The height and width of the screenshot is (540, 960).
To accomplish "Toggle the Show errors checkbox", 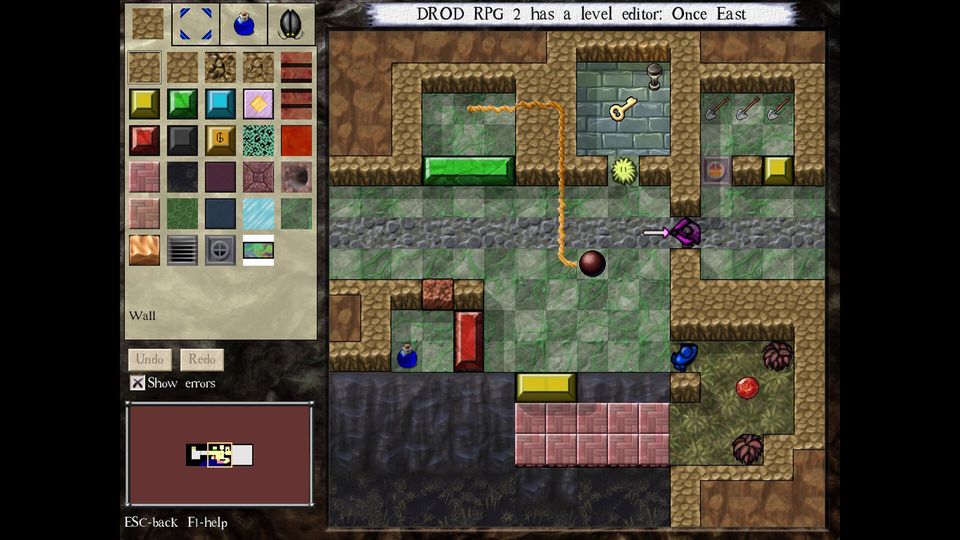I will 138,383.
